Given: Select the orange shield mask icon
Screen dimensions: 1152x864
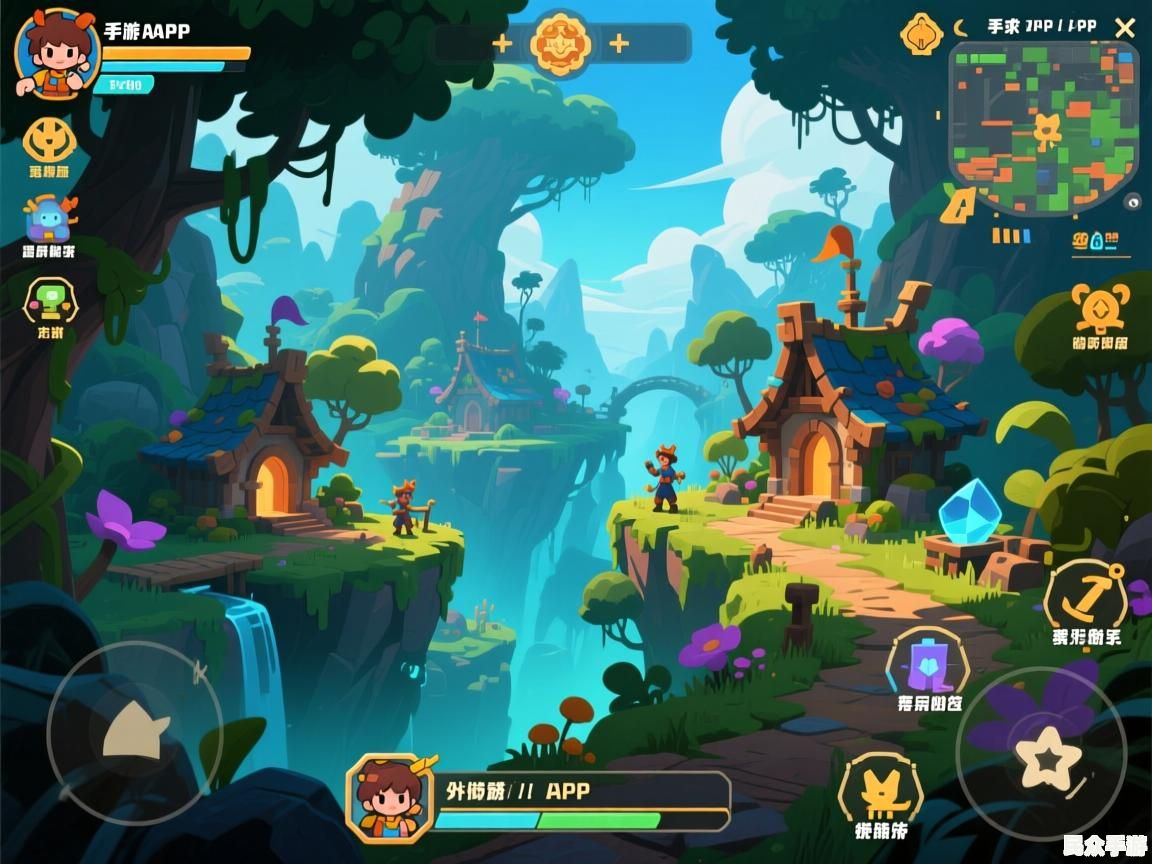Looking at the screenshot, I should [49, 140].
